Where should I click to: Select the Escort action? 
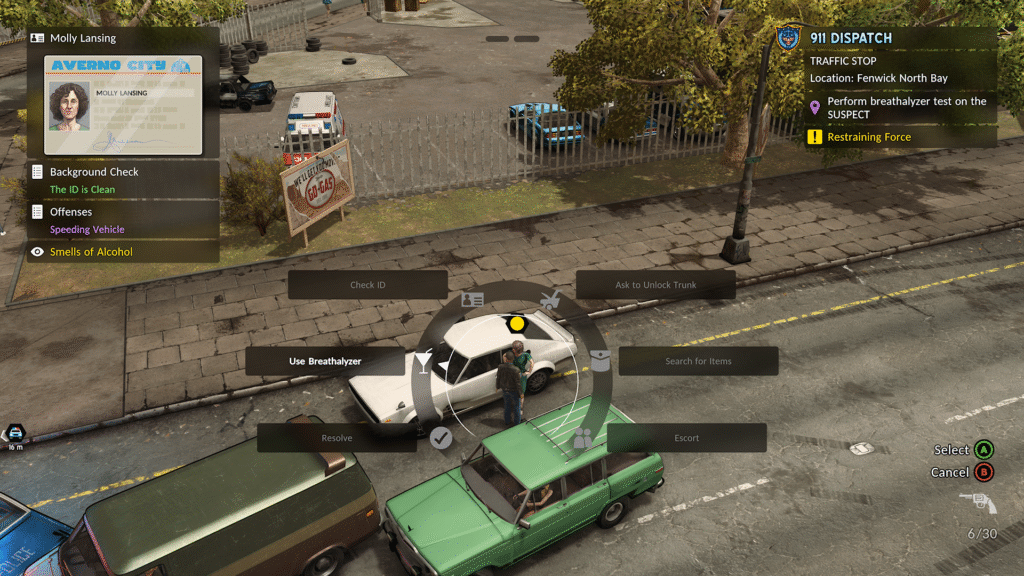pyautogui.click(x=686, y=438)
